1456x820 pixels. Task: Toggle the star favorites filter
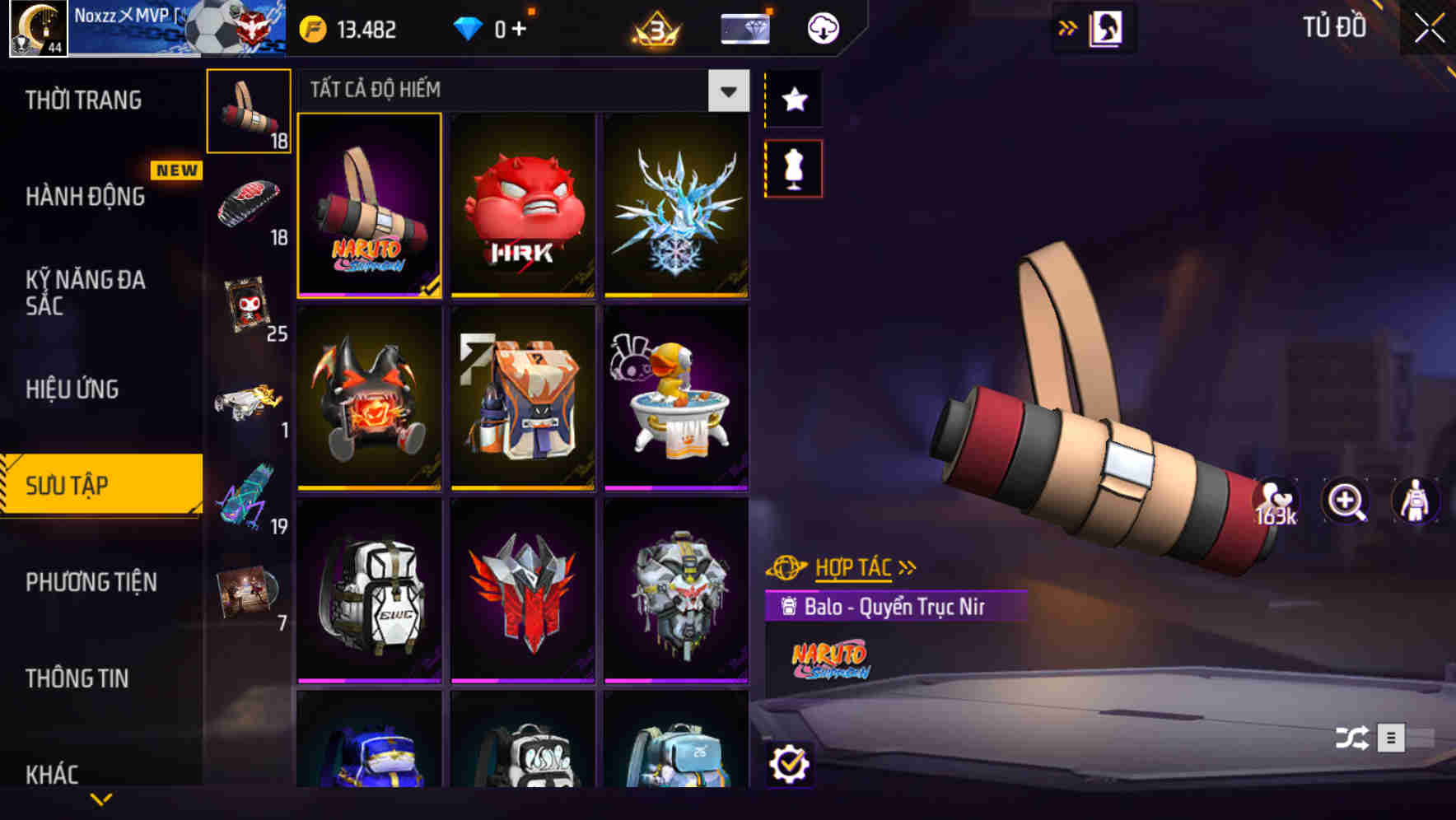pyautogui.click(x=793, y=99)
